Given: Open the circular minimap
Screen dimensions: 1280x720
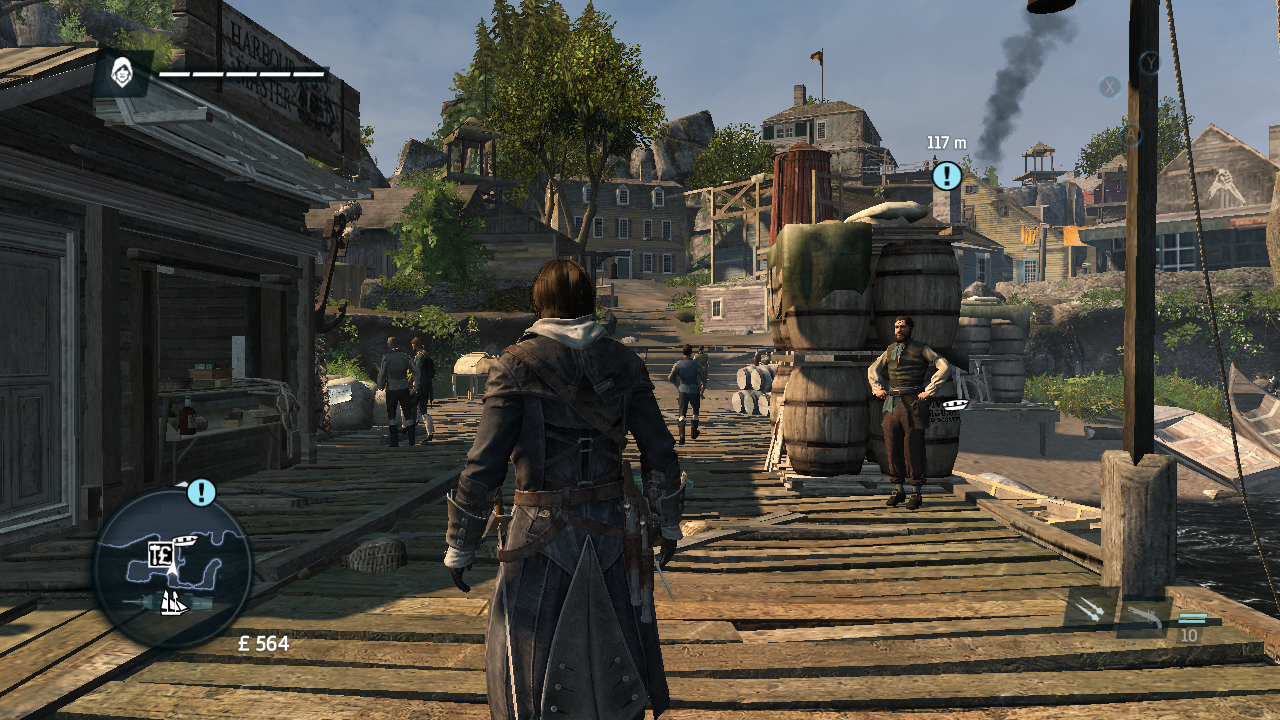Looking at the screenshot, I should [x=172, y=568].
